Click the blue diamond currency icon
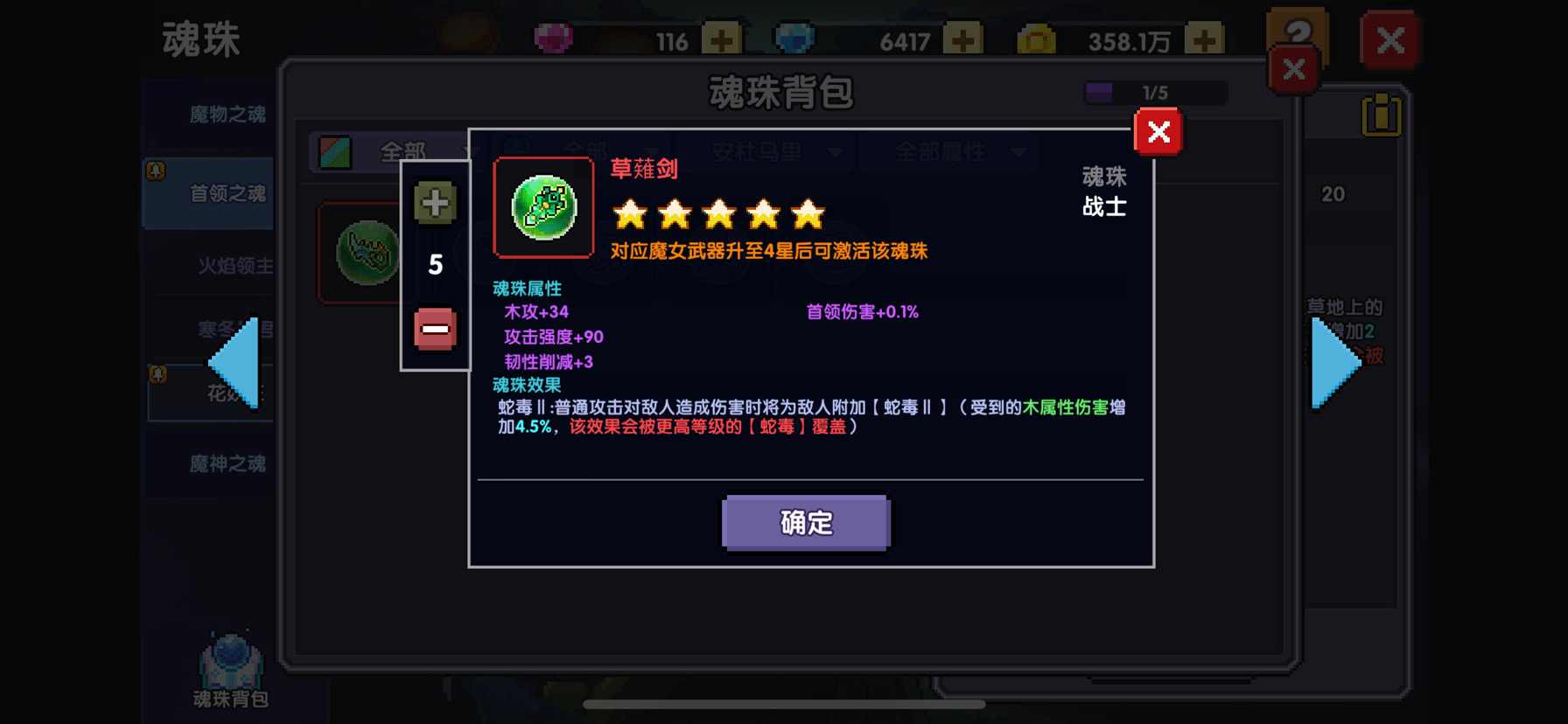Image resolution: width=1568 pixels, height=724 pixels. pos(794,38)
